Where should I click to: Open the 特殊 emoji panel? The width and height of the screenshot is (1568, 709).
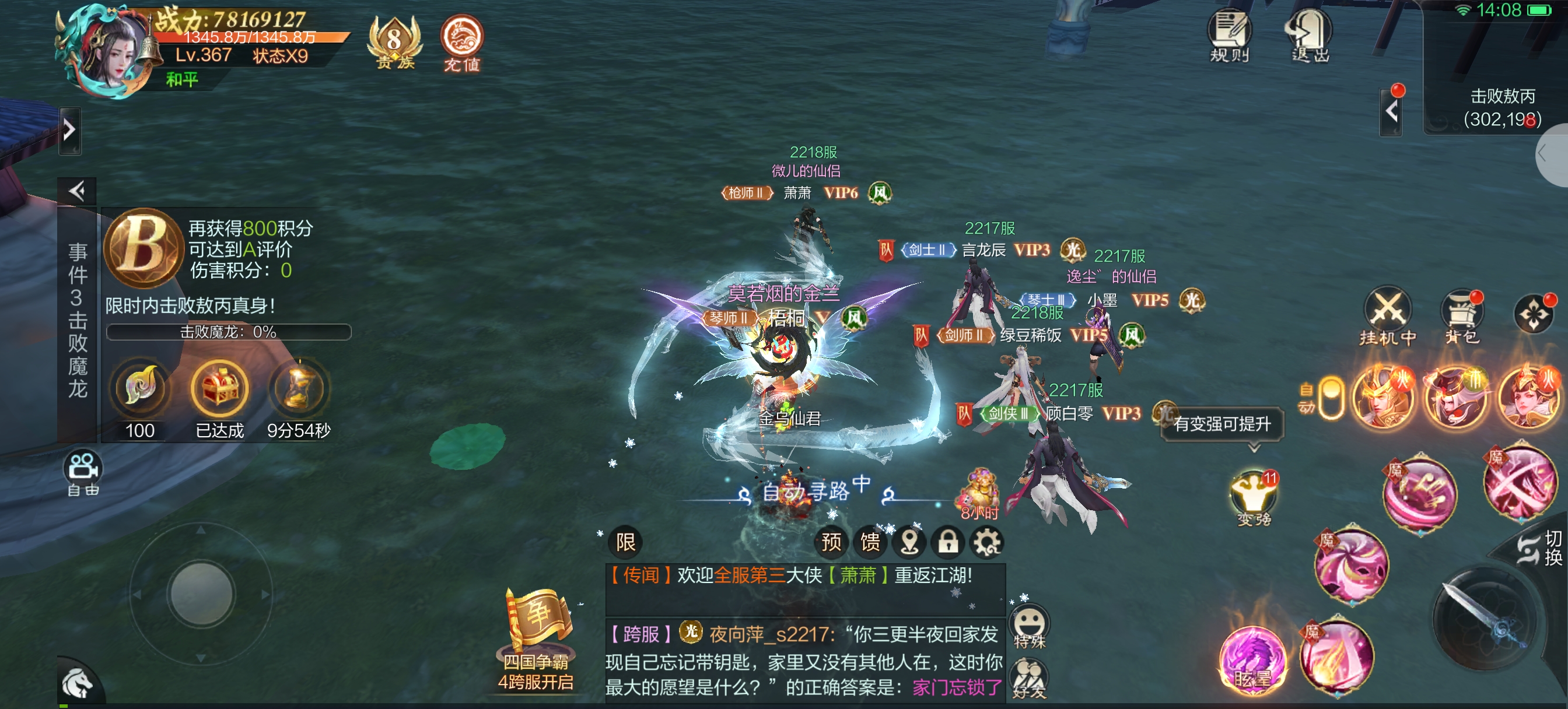click(1030, 627)
